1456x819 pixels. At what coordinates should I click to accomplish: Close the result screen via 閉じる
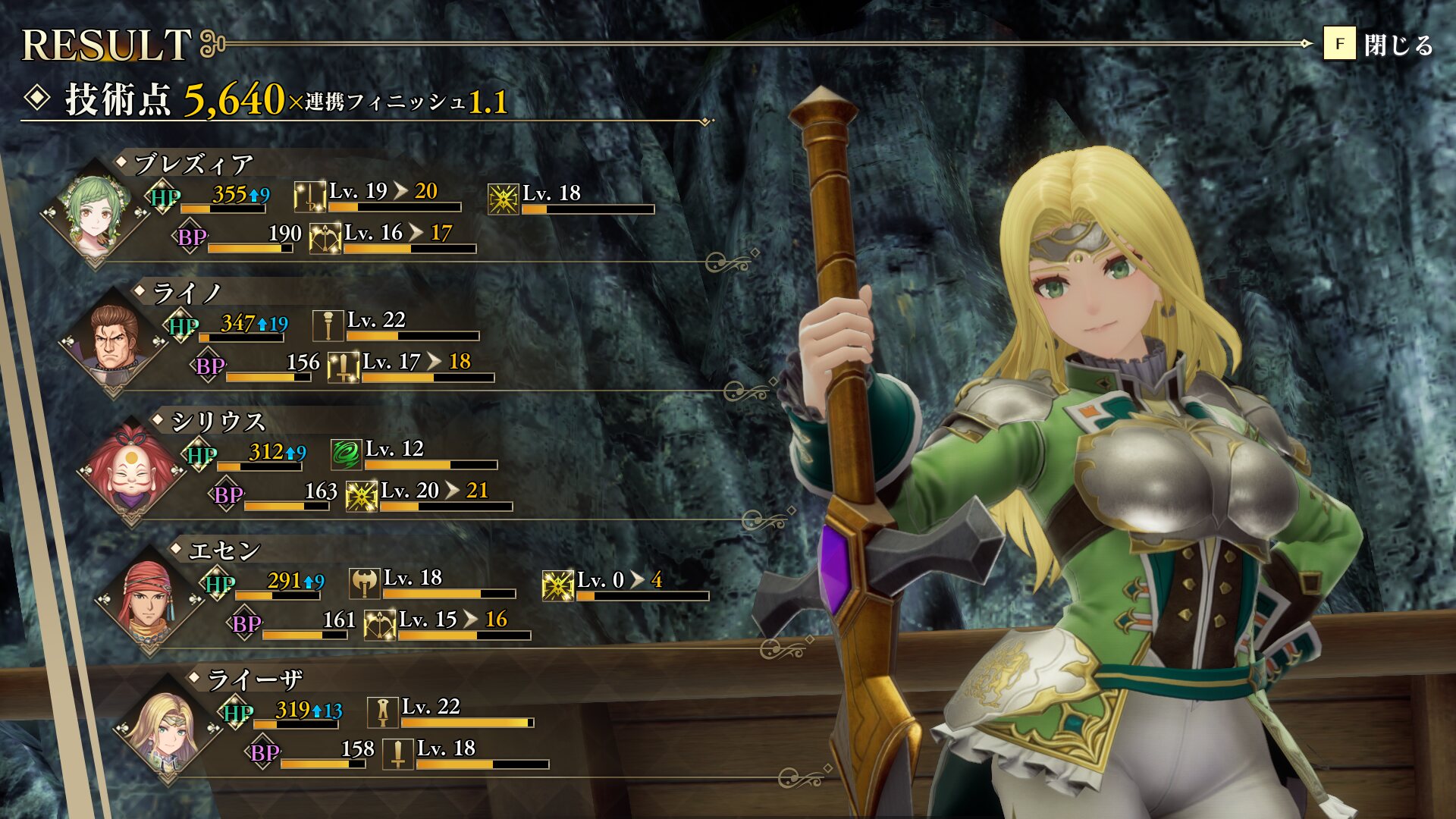[x=1379, y=45]
